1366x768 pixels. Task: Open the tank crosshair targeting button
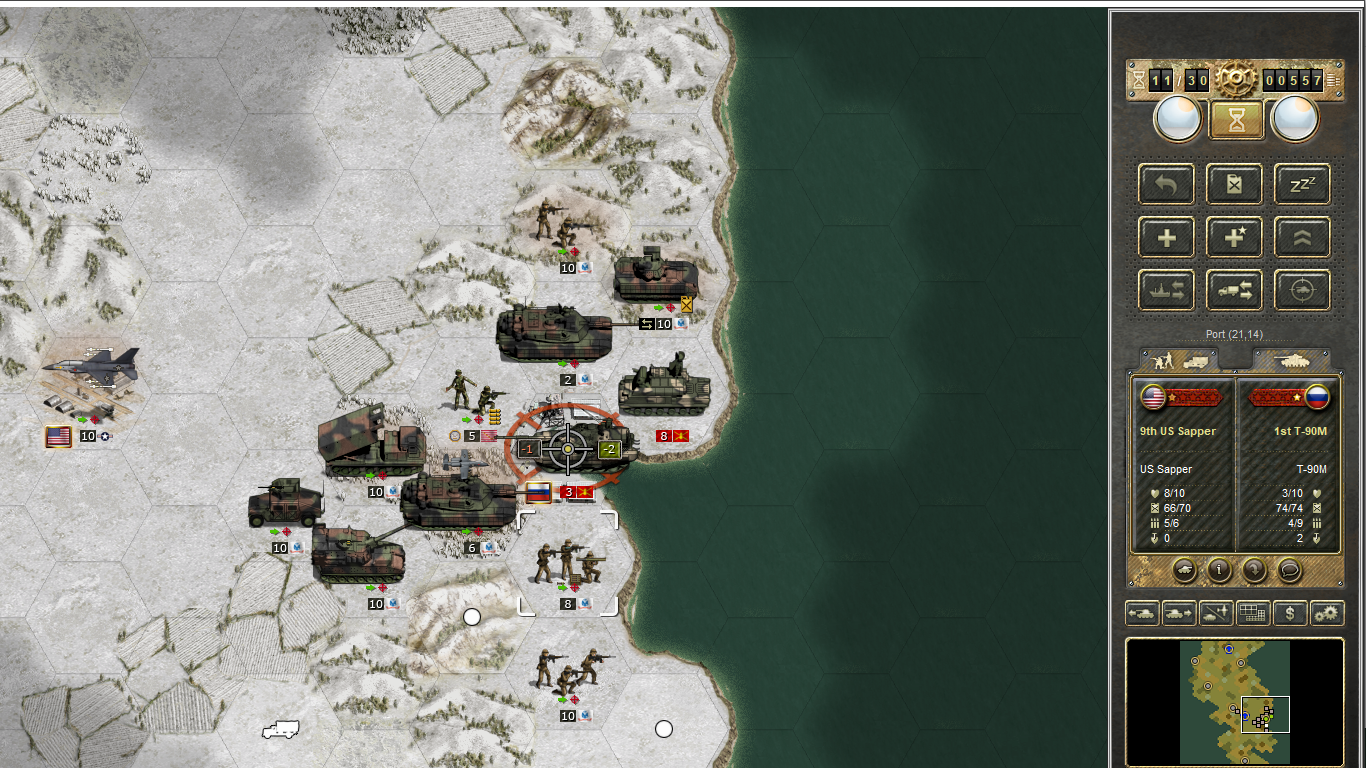(x=1302, y=290)
